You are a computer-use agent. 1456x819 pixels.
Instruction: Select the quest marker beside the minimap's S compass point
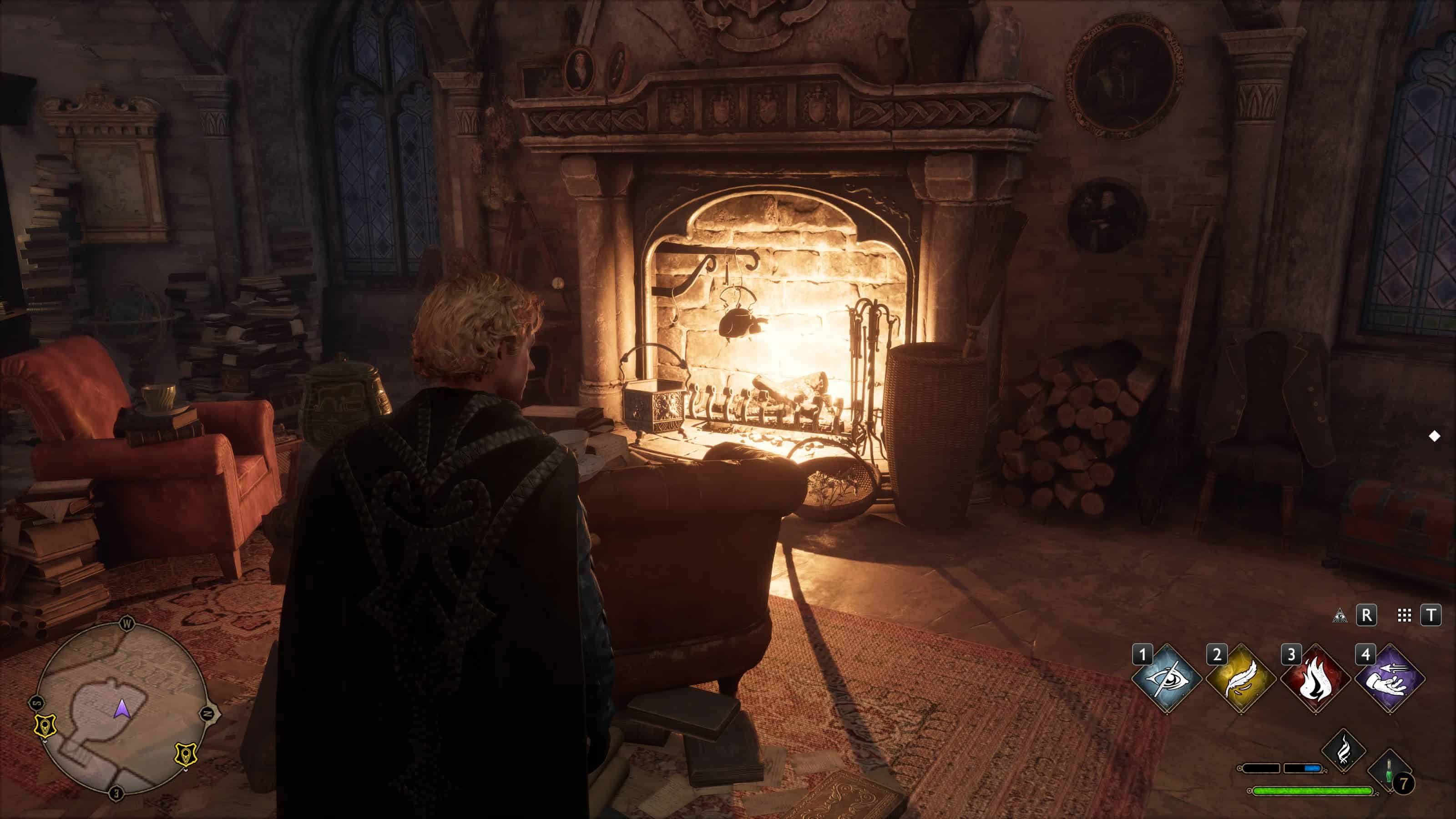click(45, 726)
